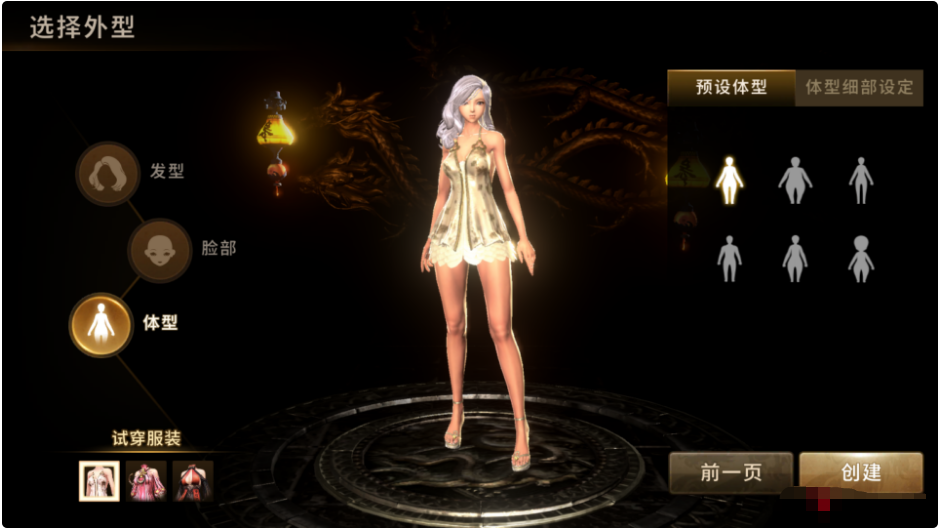Go back with the 前一页 button
Viewport: 939px width, 528px height.
[x=730, y=473]
